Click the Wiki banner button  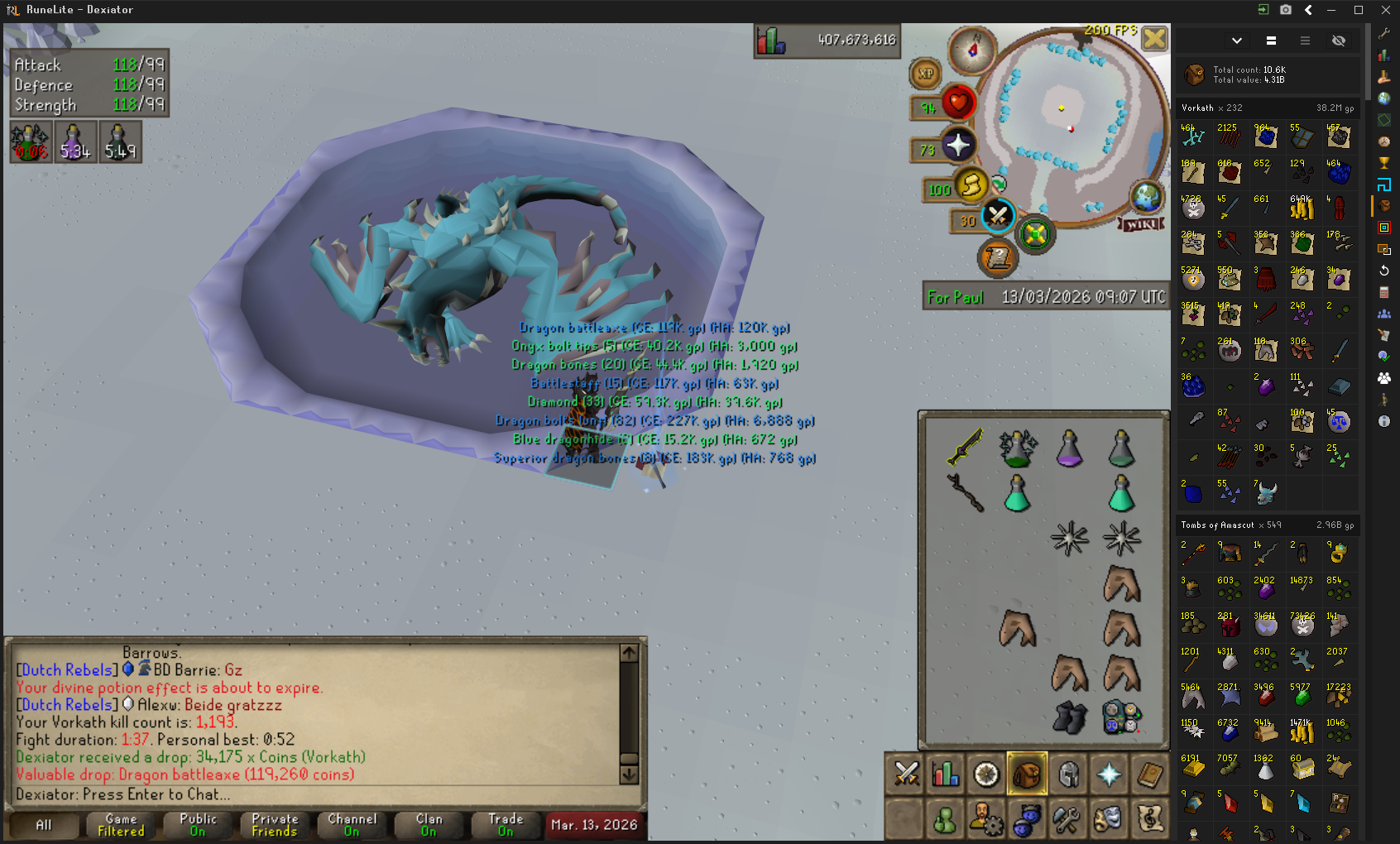point(1142,224)
